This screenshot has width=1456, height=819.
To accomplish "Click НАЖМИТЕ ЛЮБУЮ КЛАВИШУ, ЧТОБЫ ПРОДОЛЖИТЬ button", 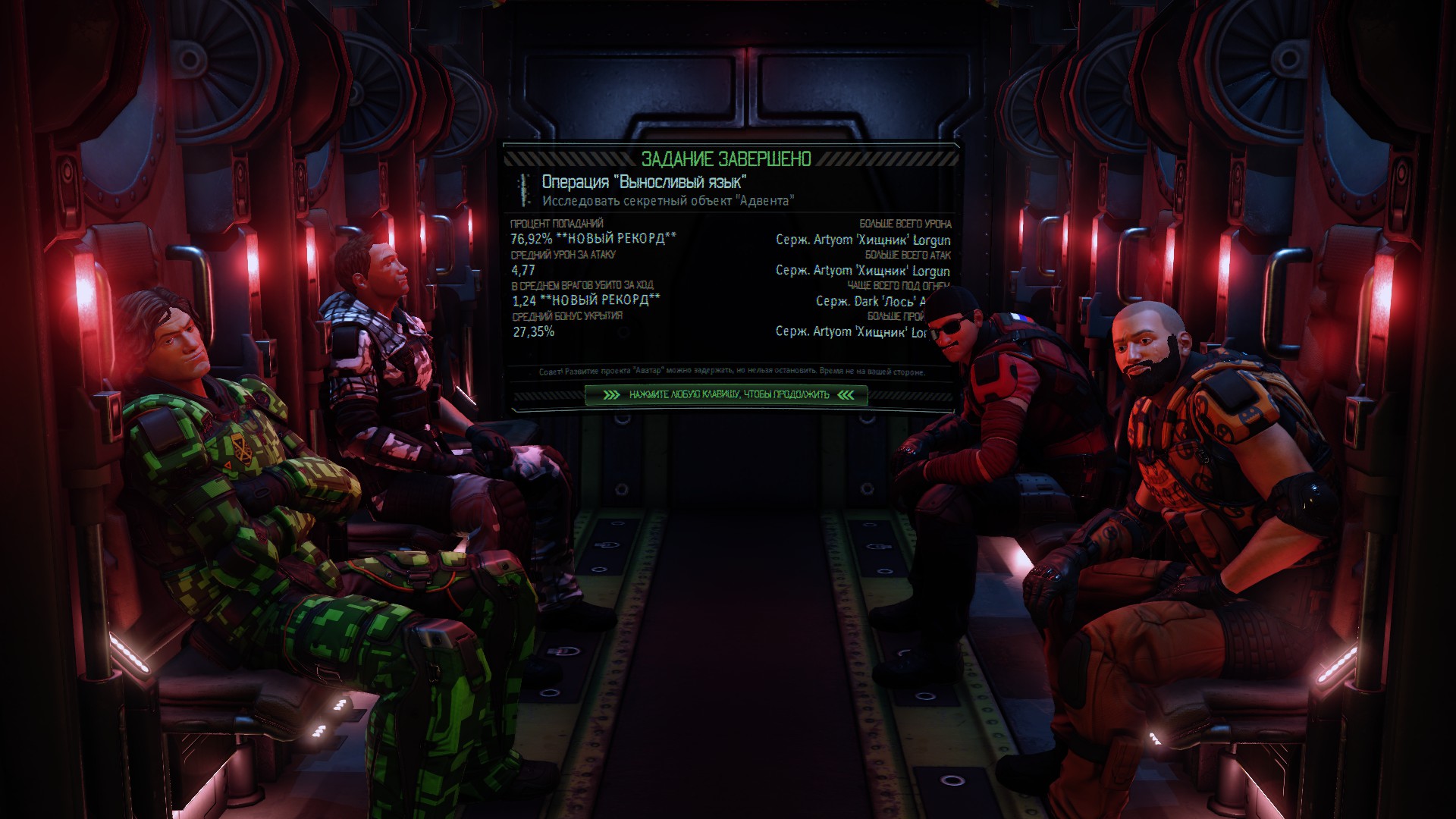I will coord(730,394).
